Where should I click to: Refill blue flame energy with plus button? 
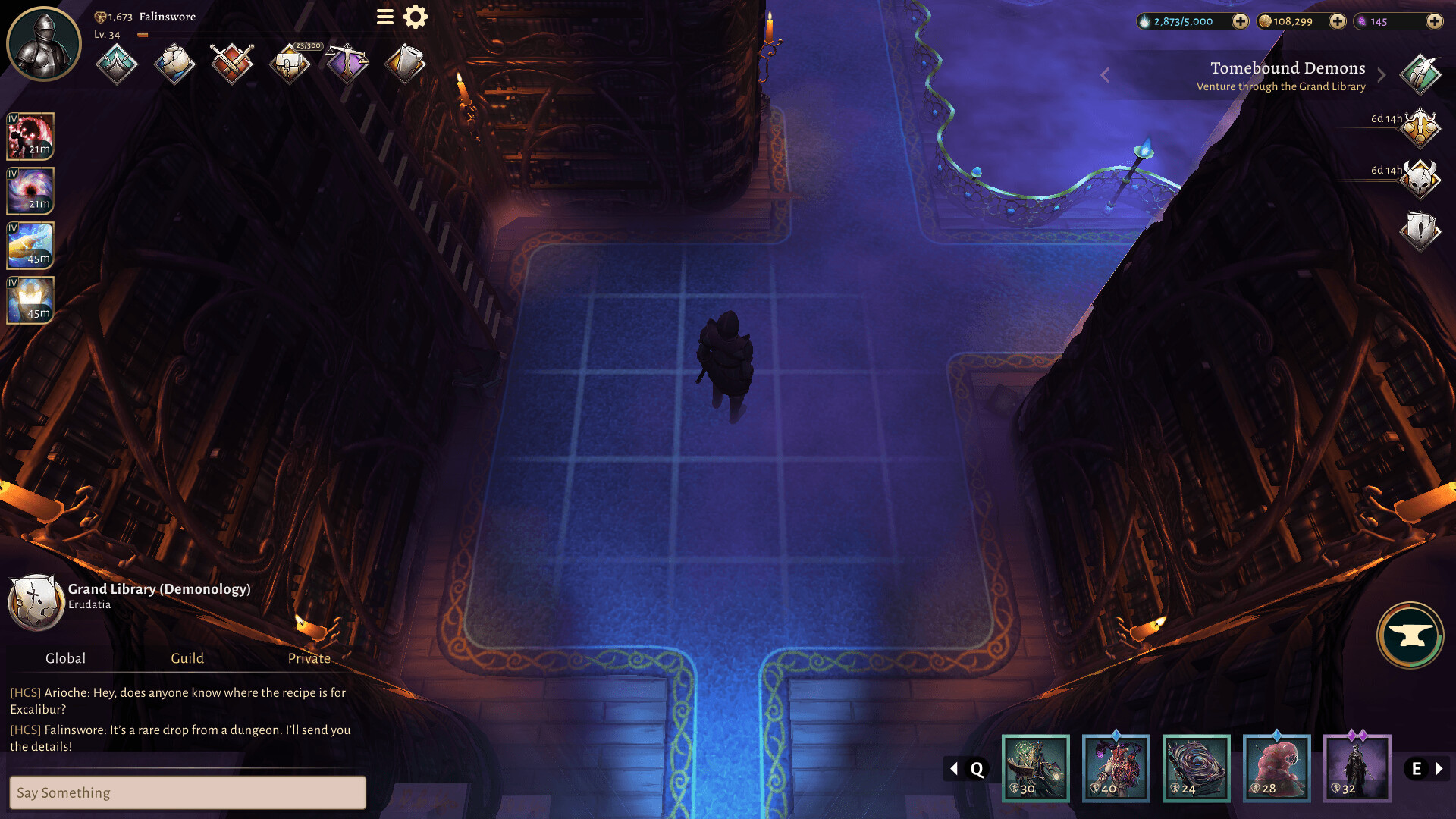click(x=1240, y=21)
